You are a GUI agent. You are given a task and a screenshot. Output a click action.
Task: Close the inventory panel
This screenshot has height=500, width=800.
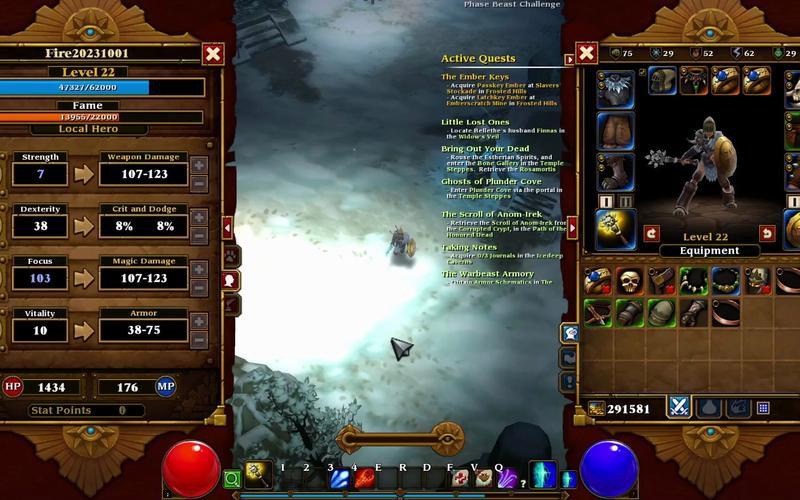pos(587,53)
